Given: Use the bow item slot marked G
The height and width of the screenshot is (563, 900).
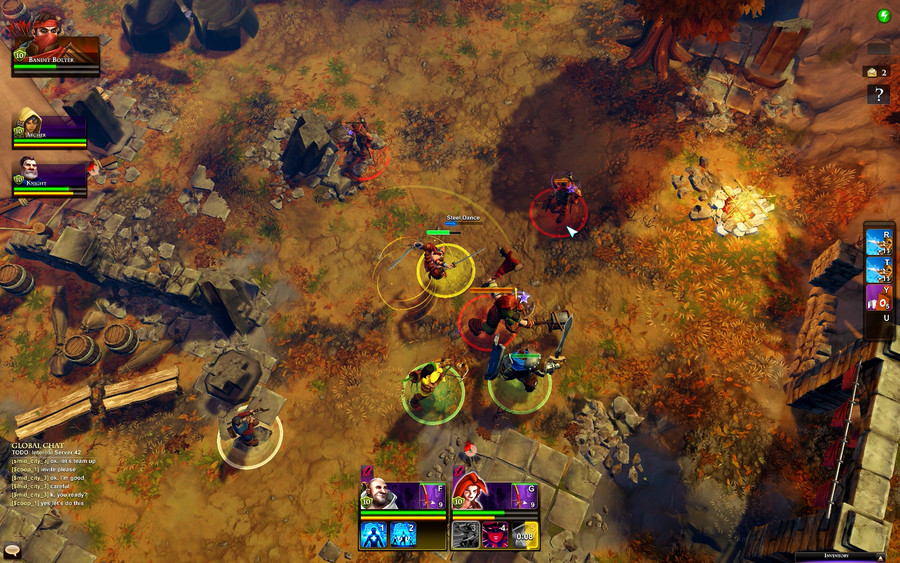Looking at the screenshot, I should 525,495.
